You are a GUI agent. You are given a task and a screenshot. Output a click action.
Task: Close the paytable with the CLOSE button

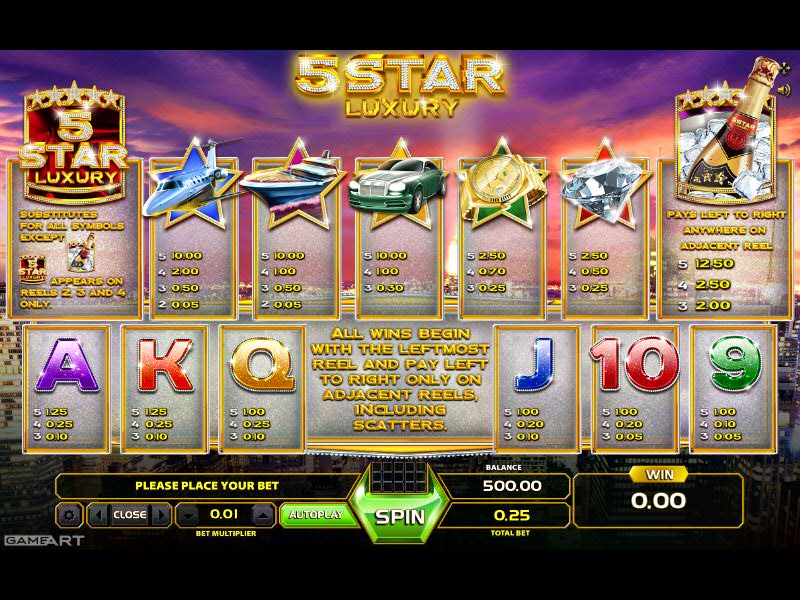[x=129, y=515]
